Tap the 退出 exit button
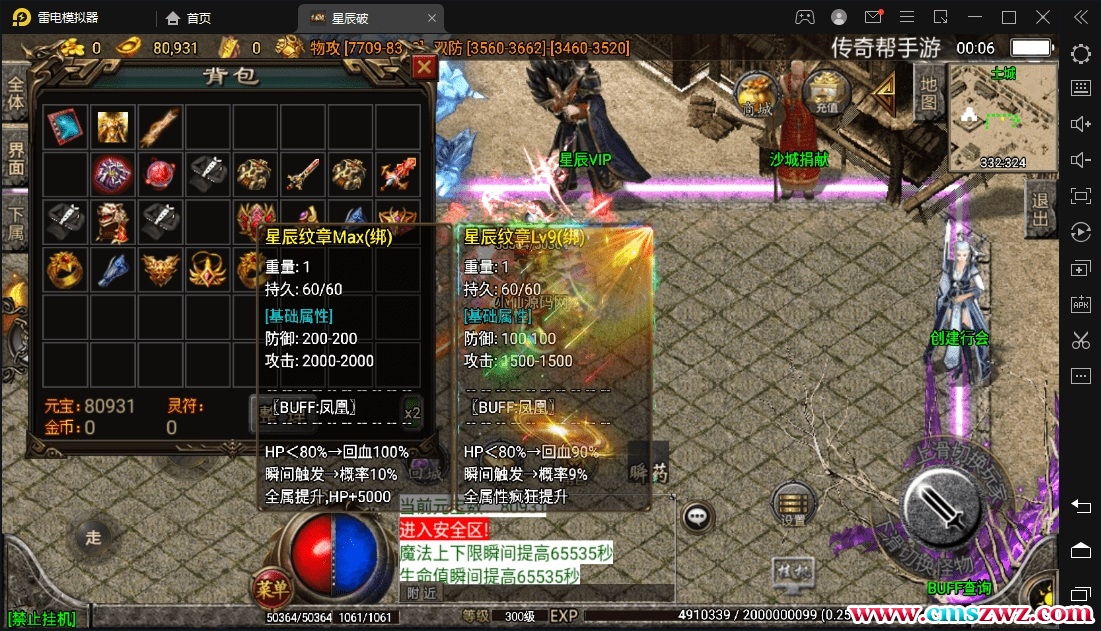 pyautogui.click(x=1040, y=209)
